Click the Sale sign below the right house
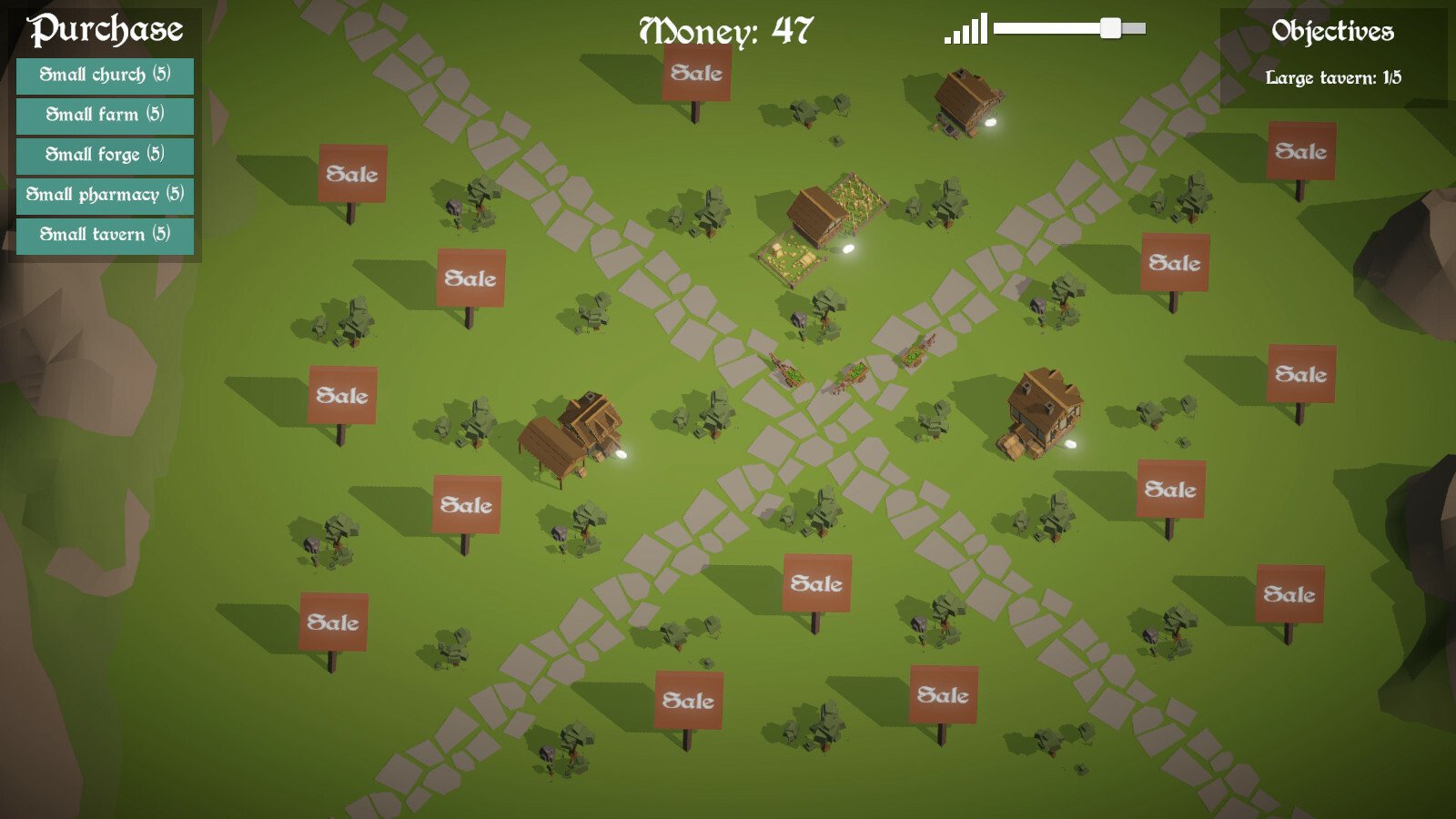 click(1169, 489)
